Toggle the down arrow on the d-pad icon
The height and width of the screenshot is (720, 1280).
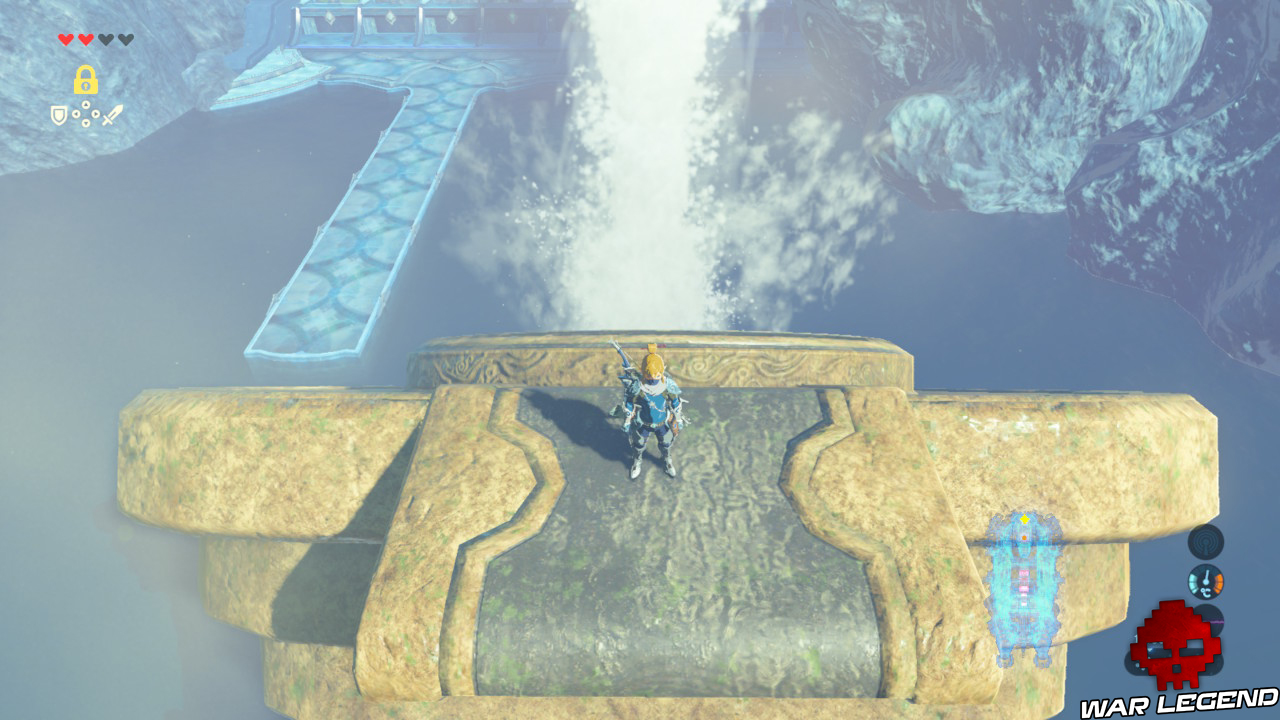coord(85,121)
